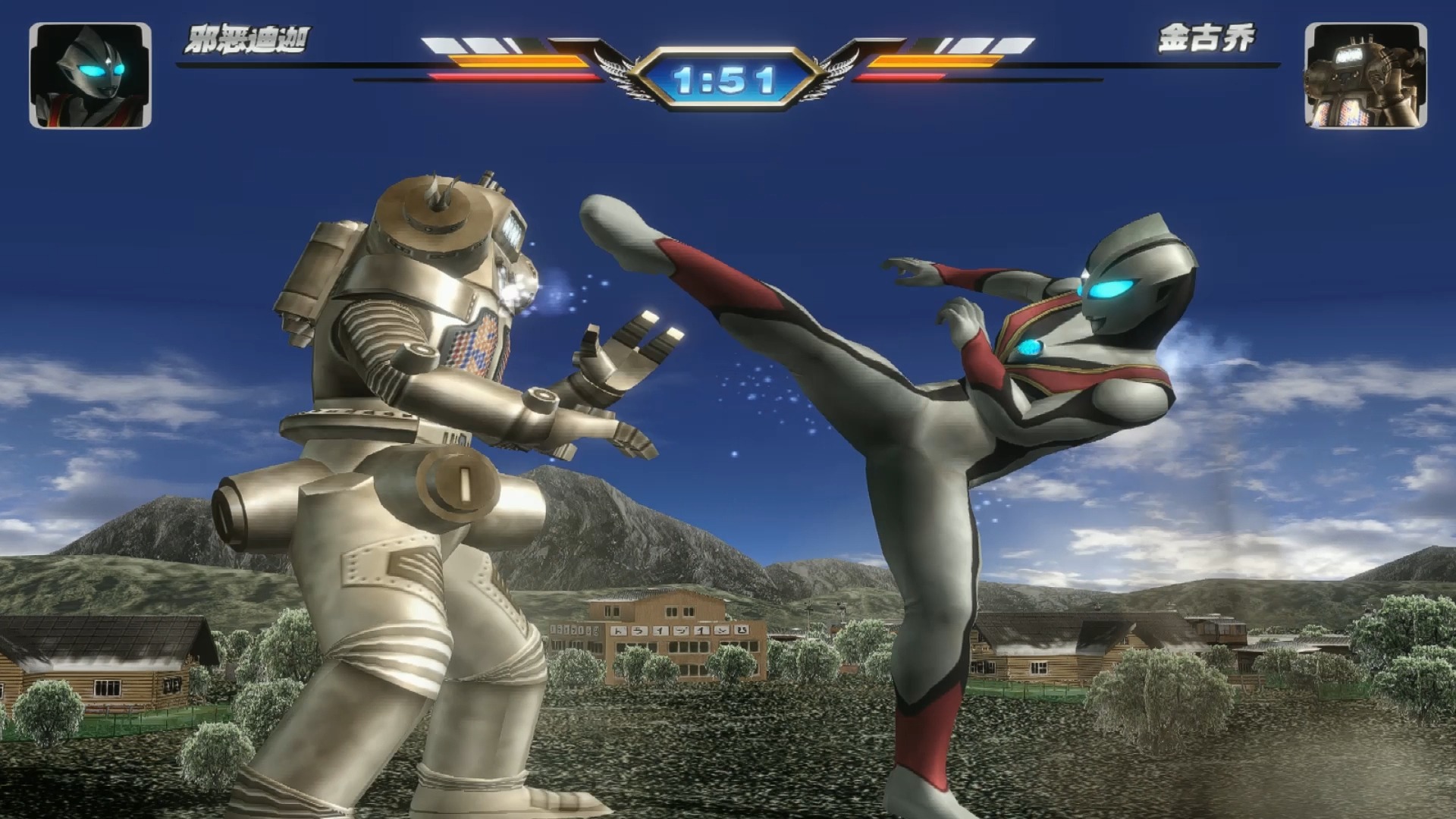The height and width of the screenshot is (819, 1456).
Task: Select the King Joe opponent portrait
Action: (x=1365, y=75)
